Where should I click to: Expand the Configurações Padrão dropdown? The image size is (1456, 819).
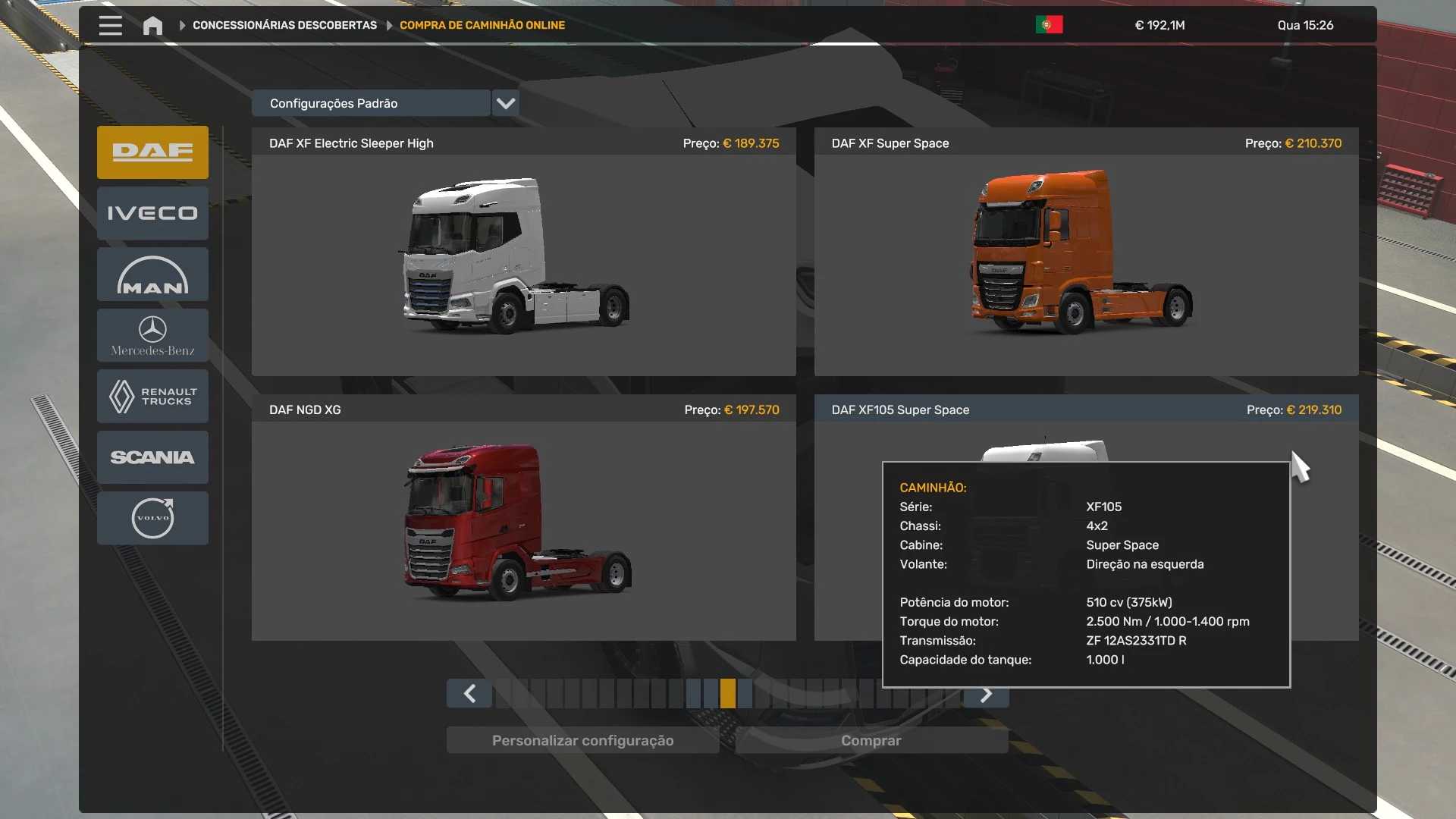point(505,103)
